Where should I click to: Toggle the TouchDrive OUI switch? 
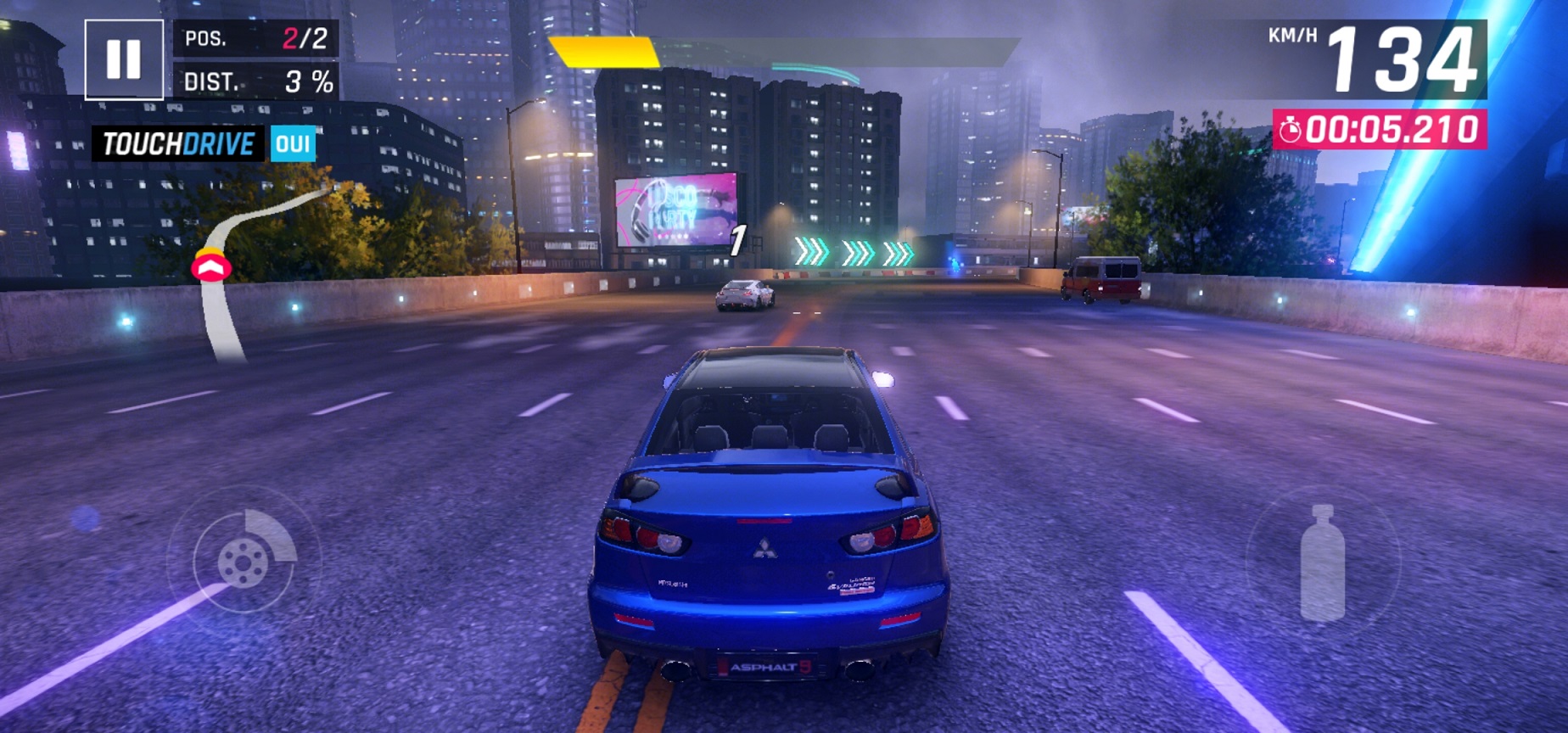coord(293,143)
